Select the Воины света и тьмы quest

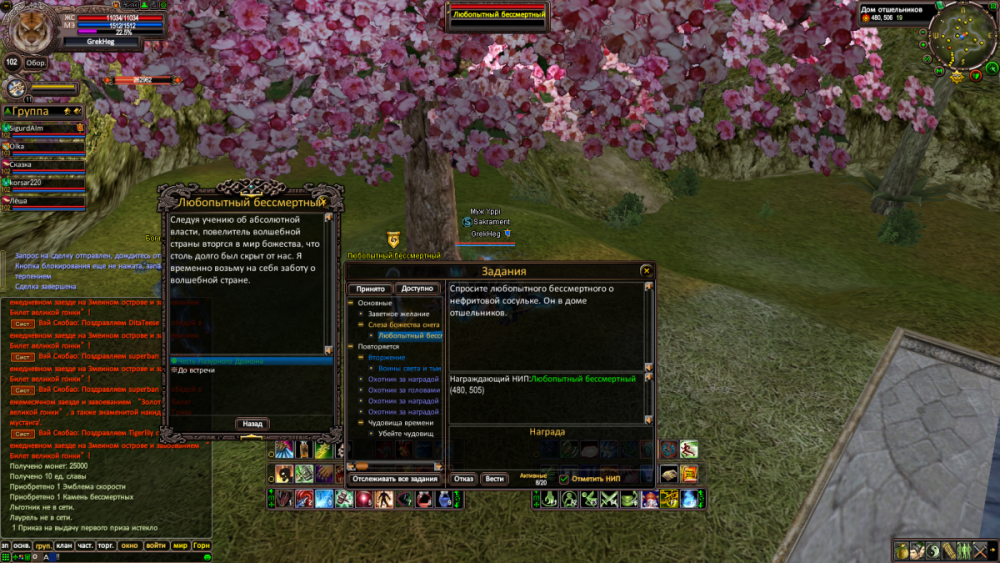click(404, 368)
